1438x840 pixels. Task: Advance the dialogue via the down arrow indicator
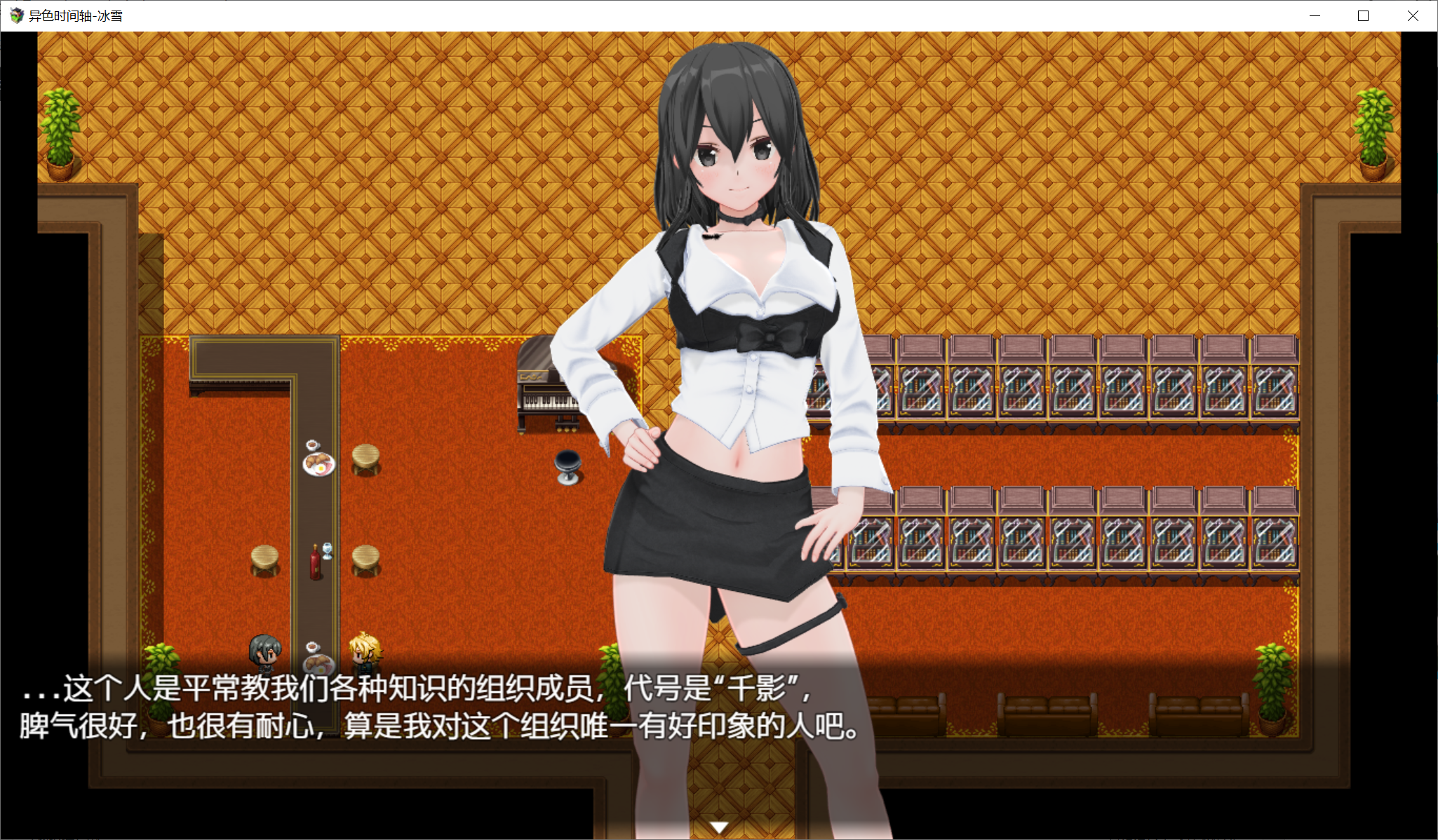(718, 827)
